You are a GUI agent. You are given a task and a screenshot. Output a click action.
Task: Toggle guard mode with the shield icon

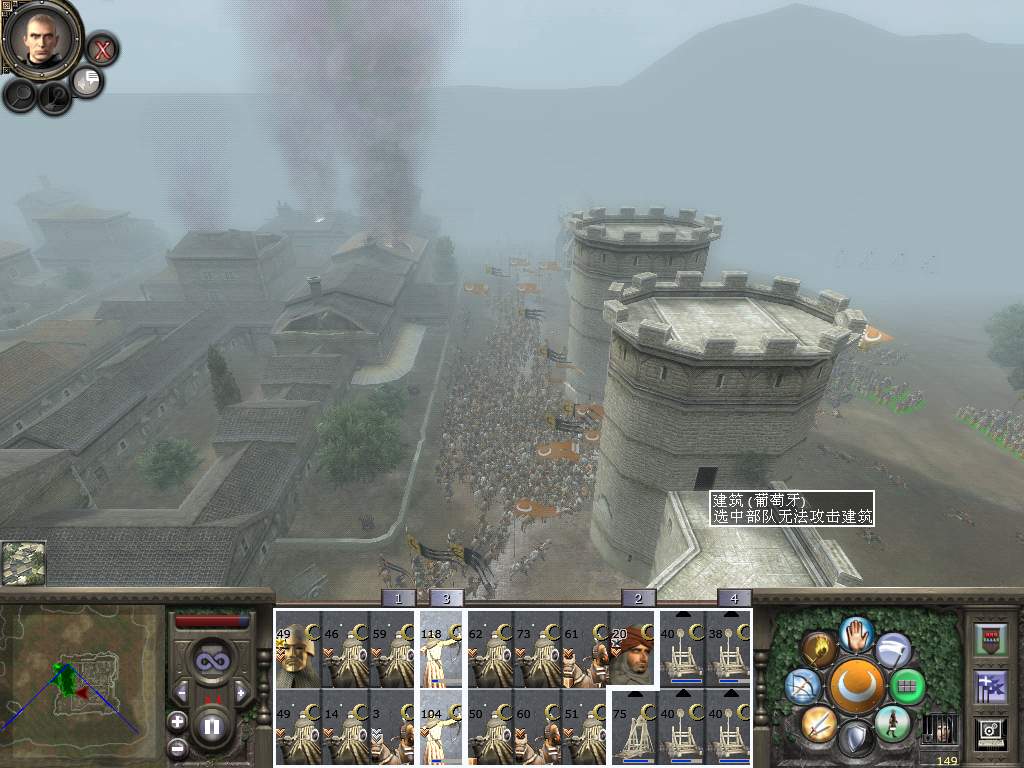pos(856,740)
